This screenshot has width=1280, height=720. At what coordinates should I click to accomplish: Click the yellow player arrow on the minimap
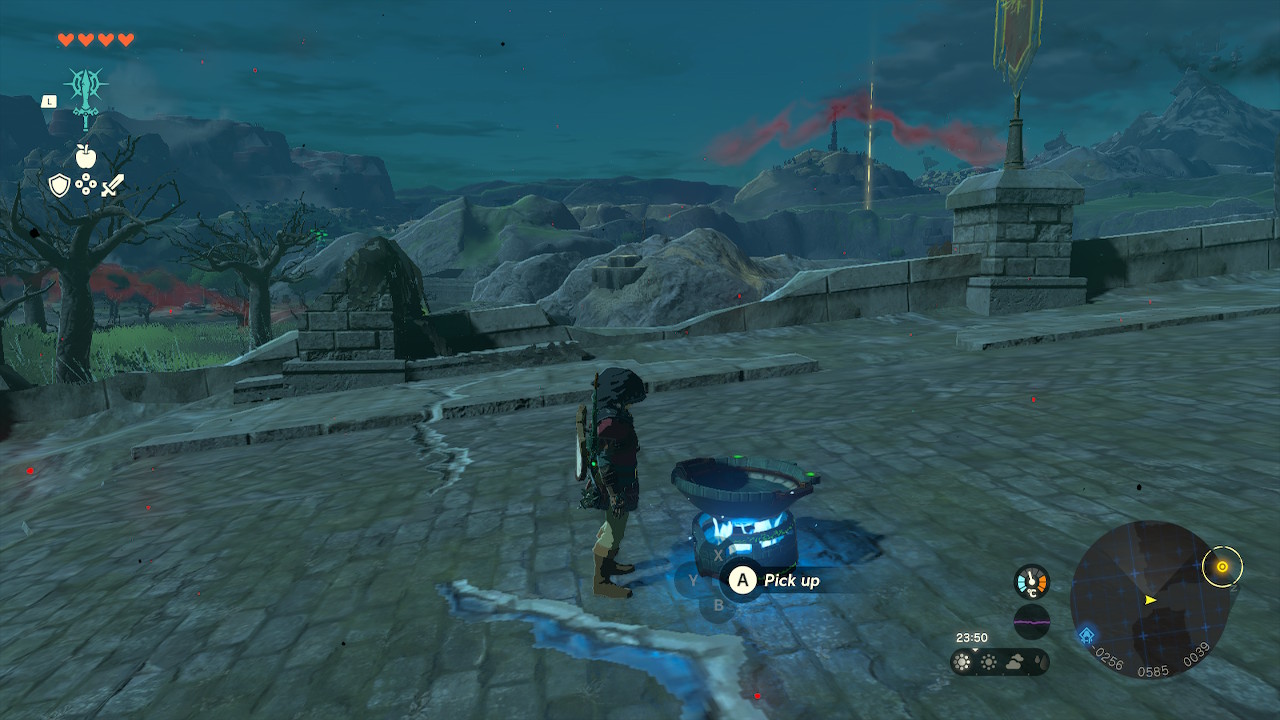(1150, 600)
